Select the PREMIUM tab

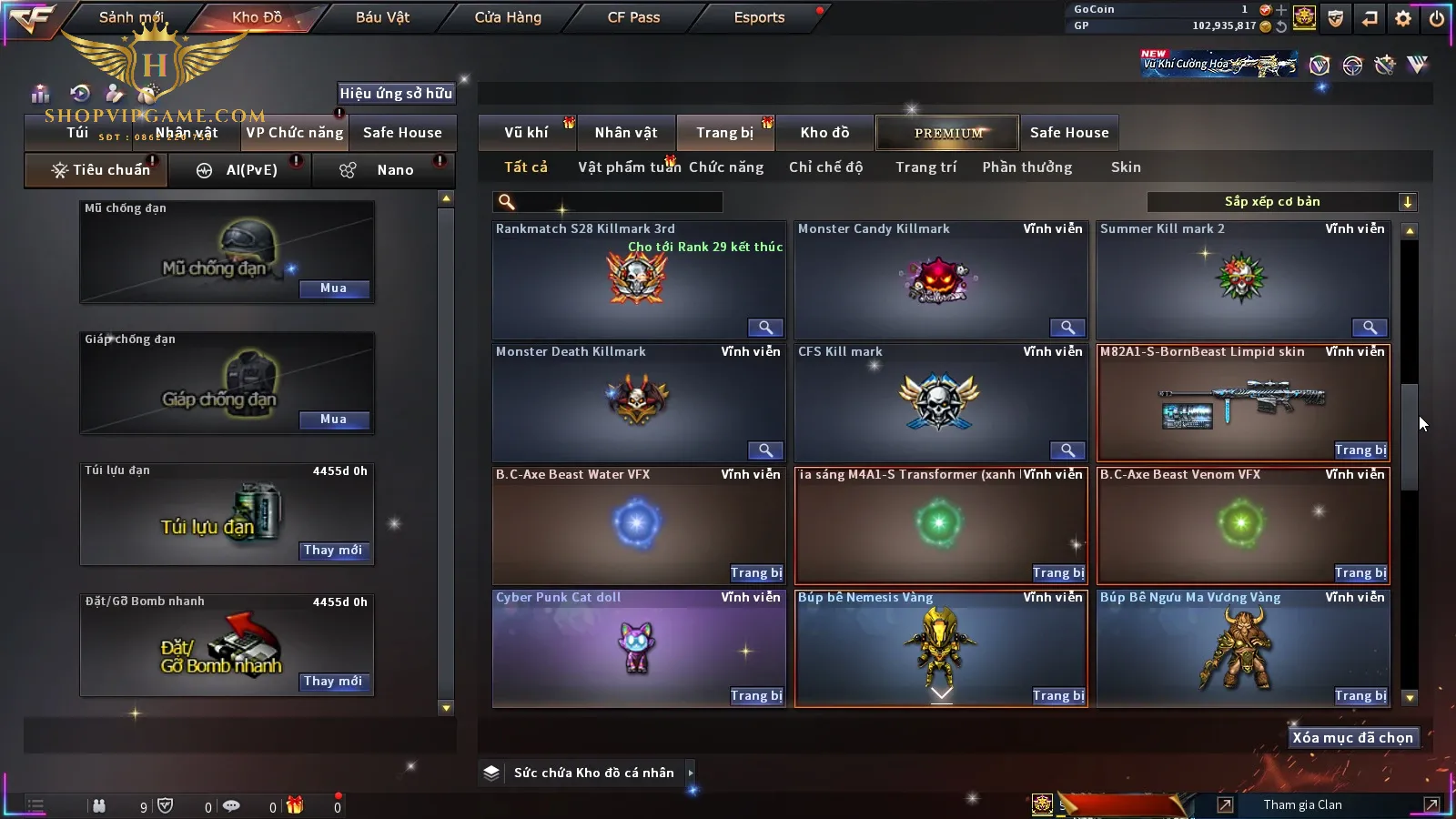coord(947,133)
